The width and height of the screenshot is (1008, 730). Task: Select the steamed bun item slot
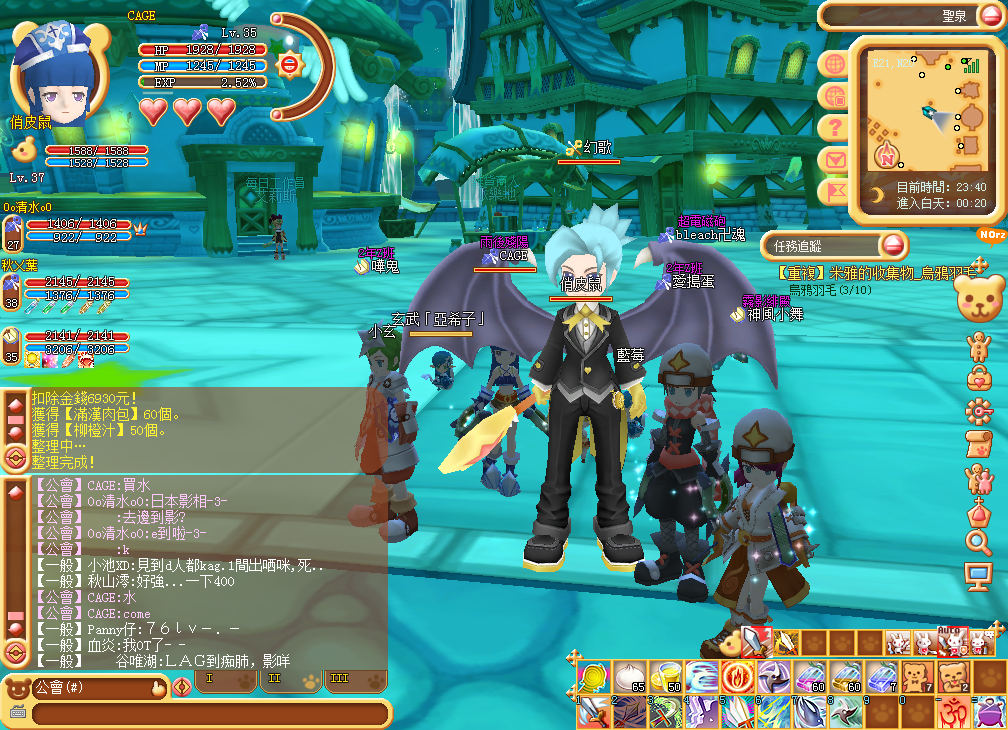[630, 677]
